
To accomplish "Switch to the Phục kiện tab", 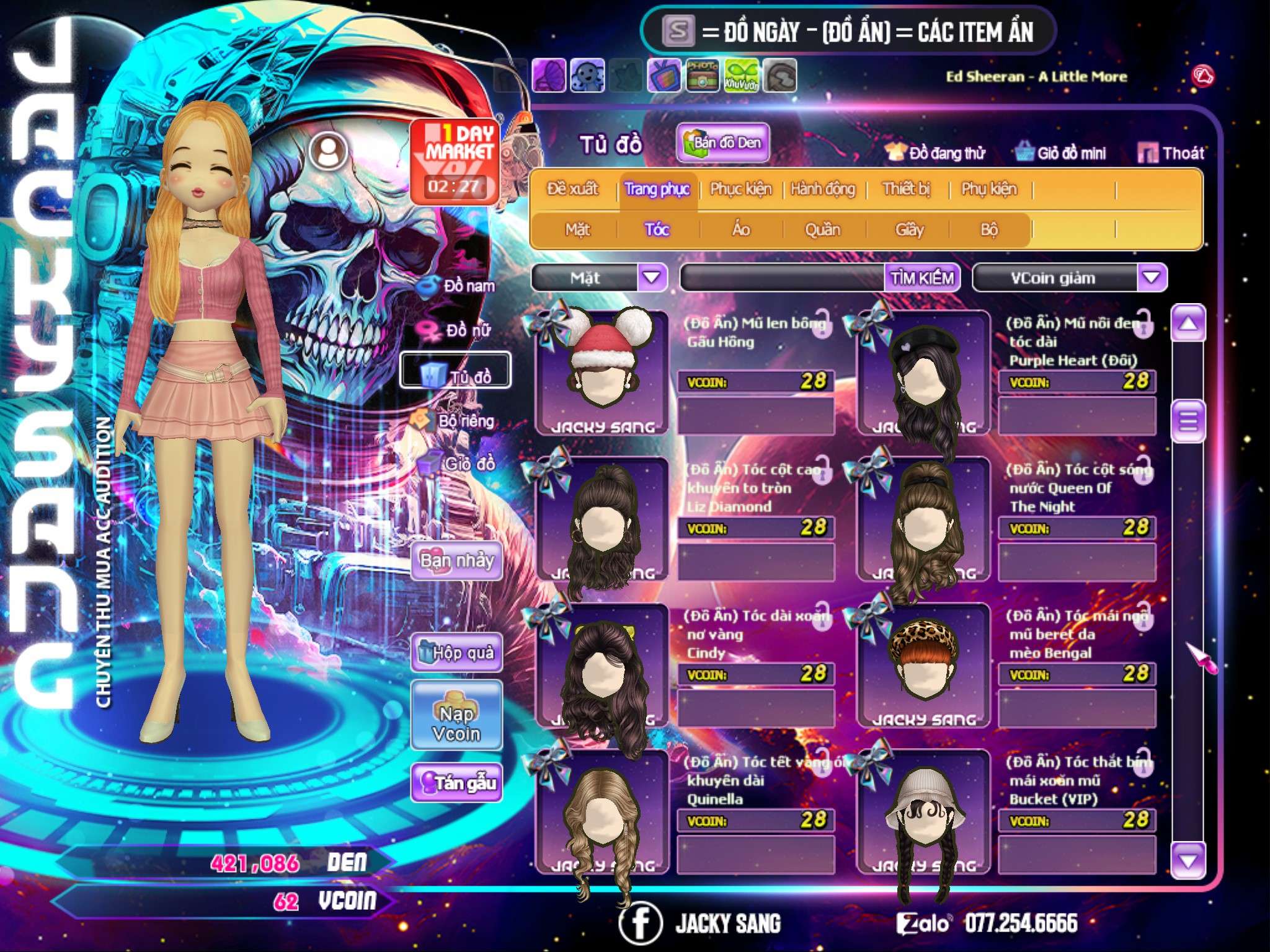I will point(740,189).
